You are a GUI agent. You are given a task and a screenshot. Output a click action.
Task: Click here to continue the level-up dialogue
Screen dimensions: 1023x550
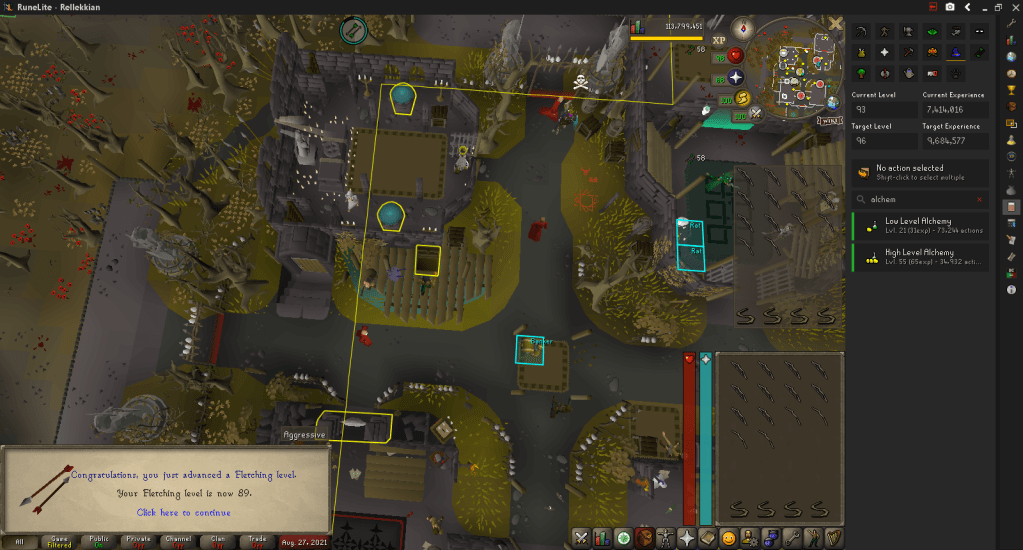pos(183,512)
